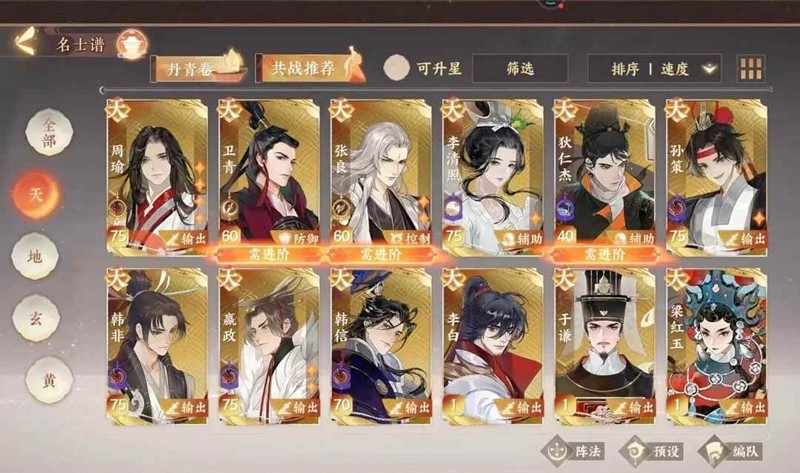Open the 筛选 filter button

pyautogui.click(x=520, y=68)
